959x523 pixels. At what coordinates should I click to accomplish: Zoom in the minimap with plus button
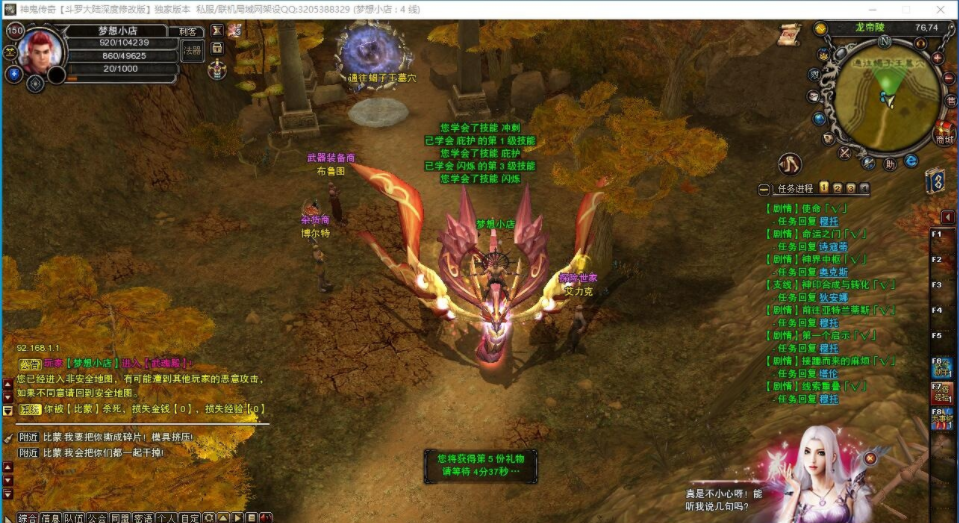pos(937,58)
